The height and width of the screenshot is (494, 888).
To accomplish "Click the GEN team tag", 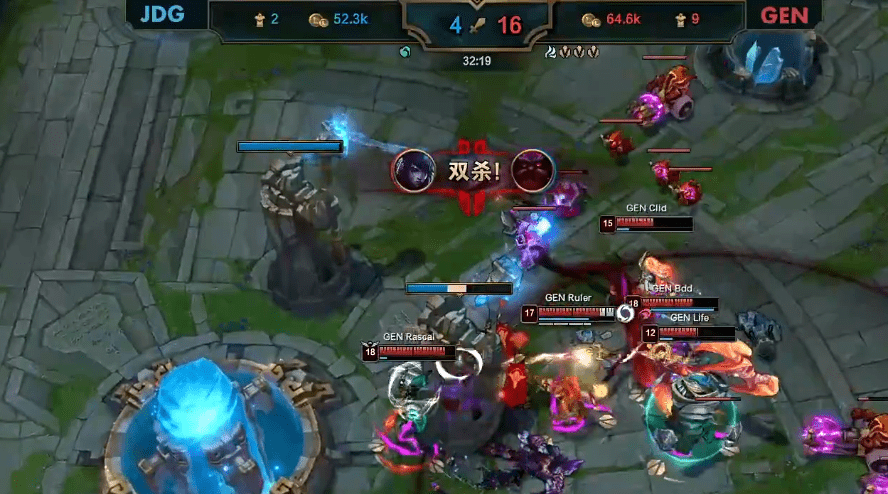I will coord(785,16).
